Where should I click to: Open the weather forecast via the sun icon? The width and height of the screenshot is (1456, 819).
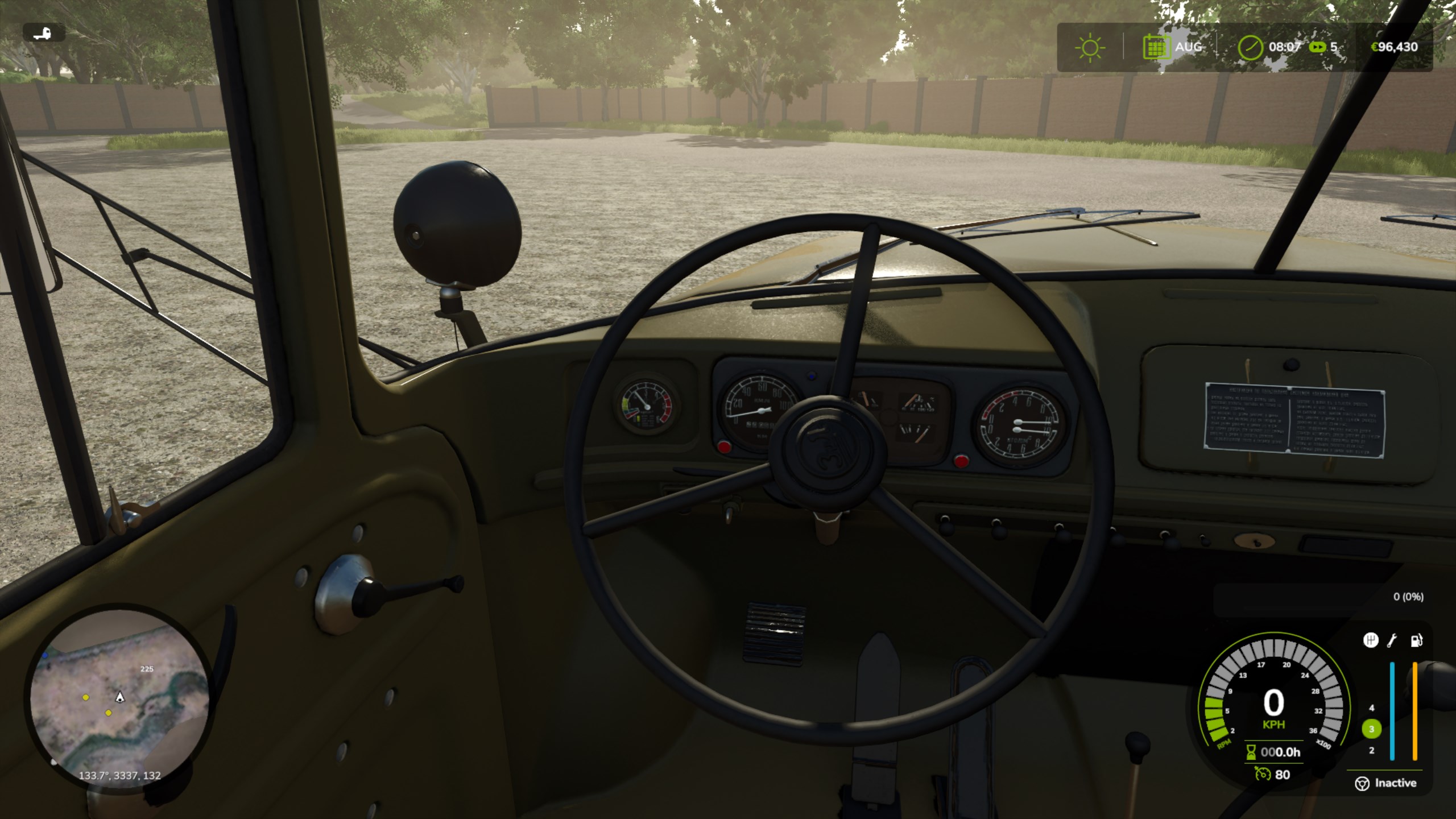coord(1090,47)
